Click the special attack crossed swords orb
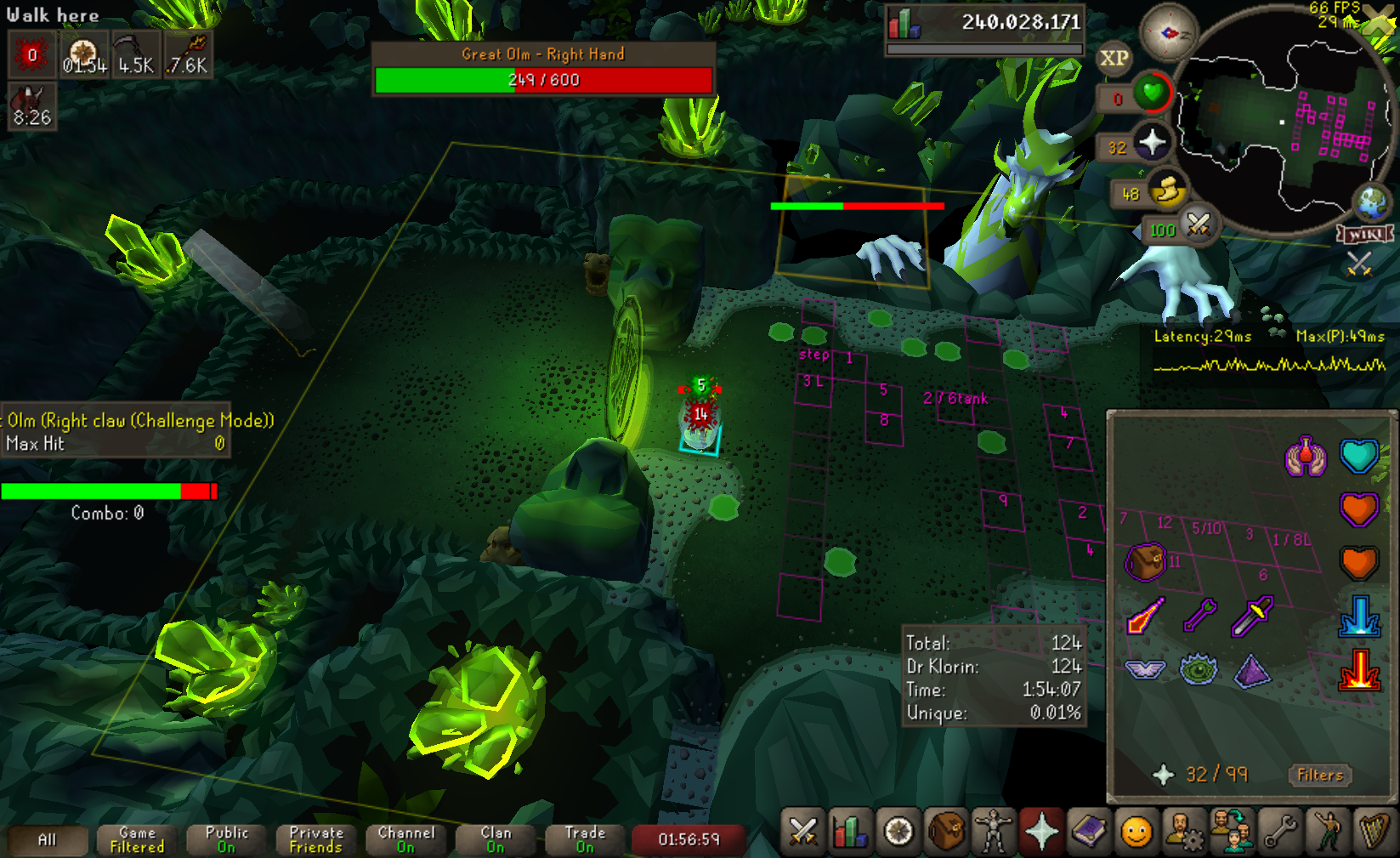 pyautogui.click(x=1199, y=225)
